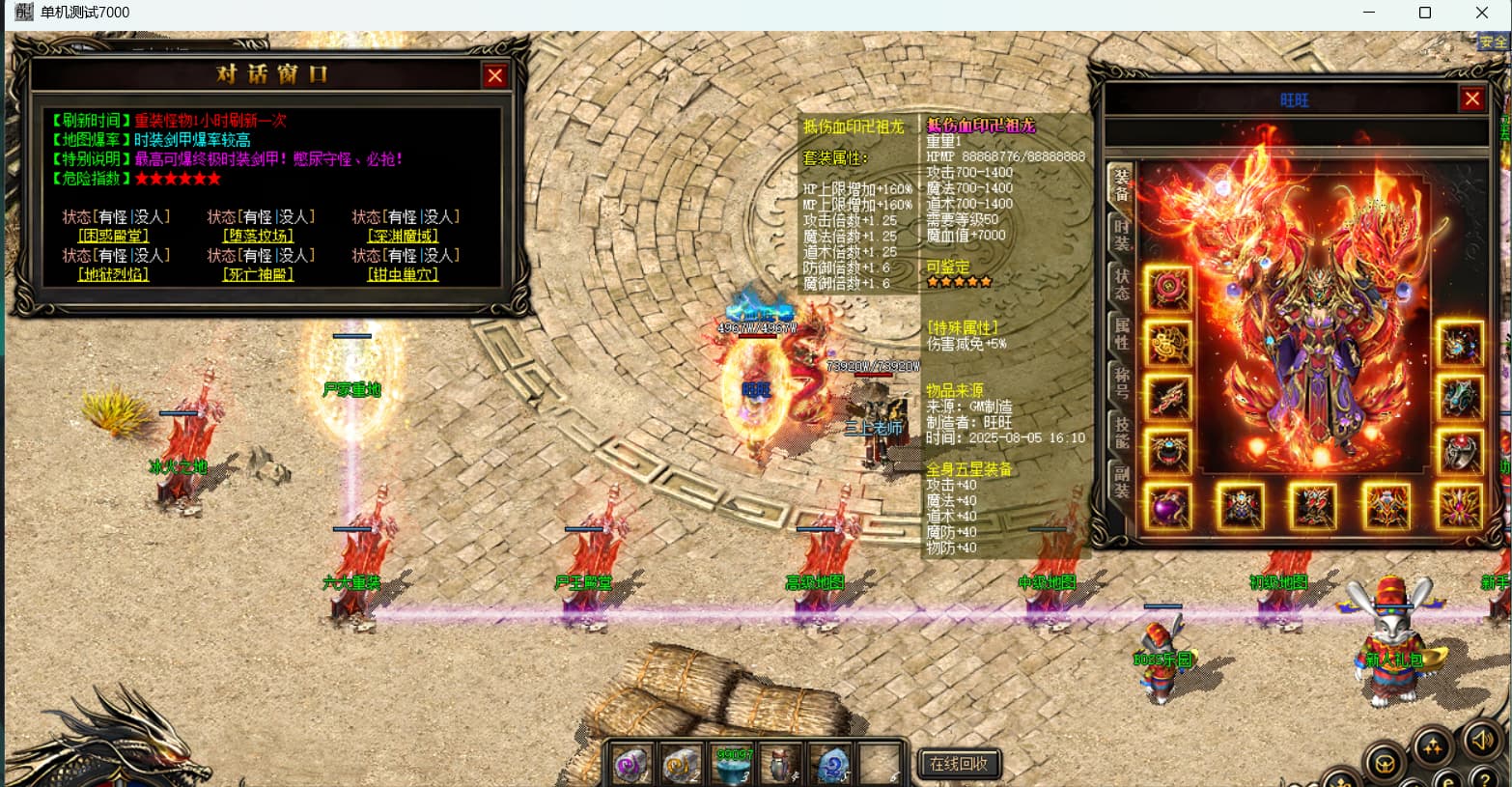Open the 状态 status tab
The height and width of the screenshot is (787, 1512).
point(1121,284)
